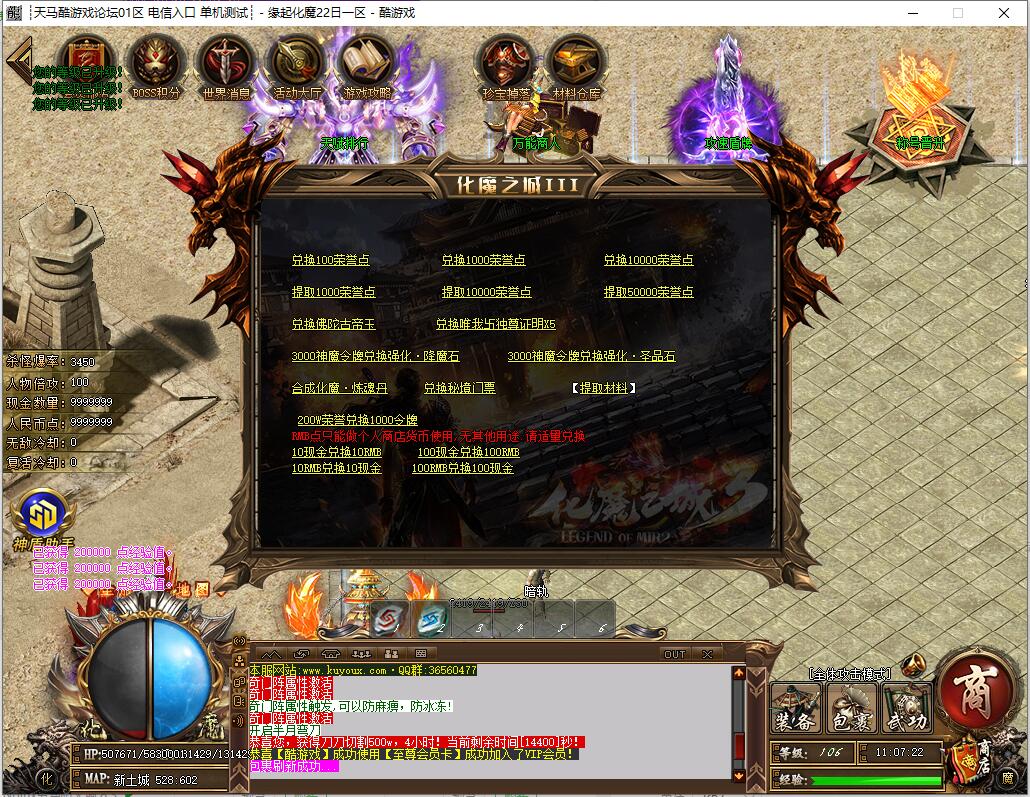Minimize the game window

point(912,13)
